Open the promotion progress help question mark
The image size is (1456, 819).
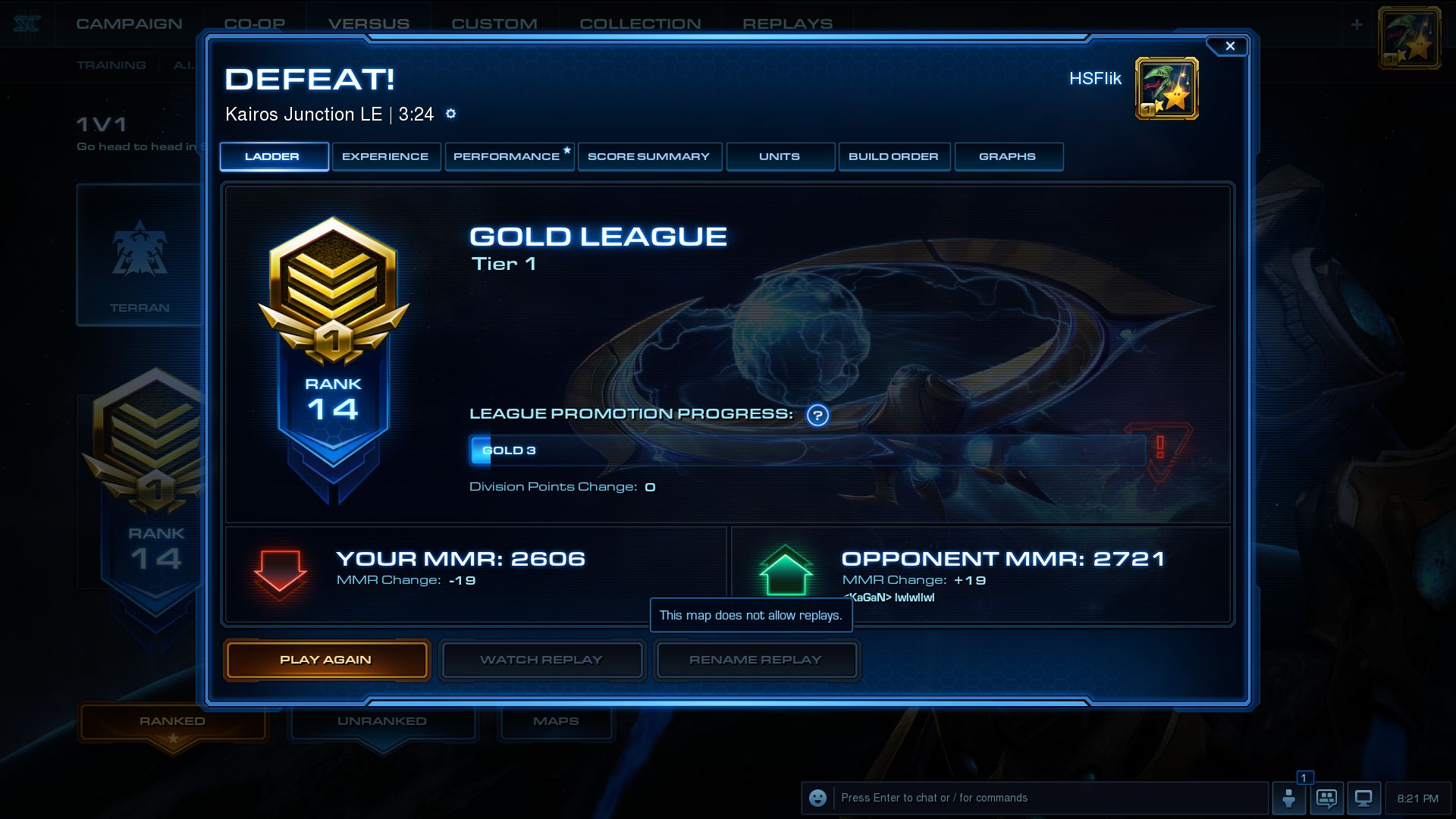click(817, 416)
